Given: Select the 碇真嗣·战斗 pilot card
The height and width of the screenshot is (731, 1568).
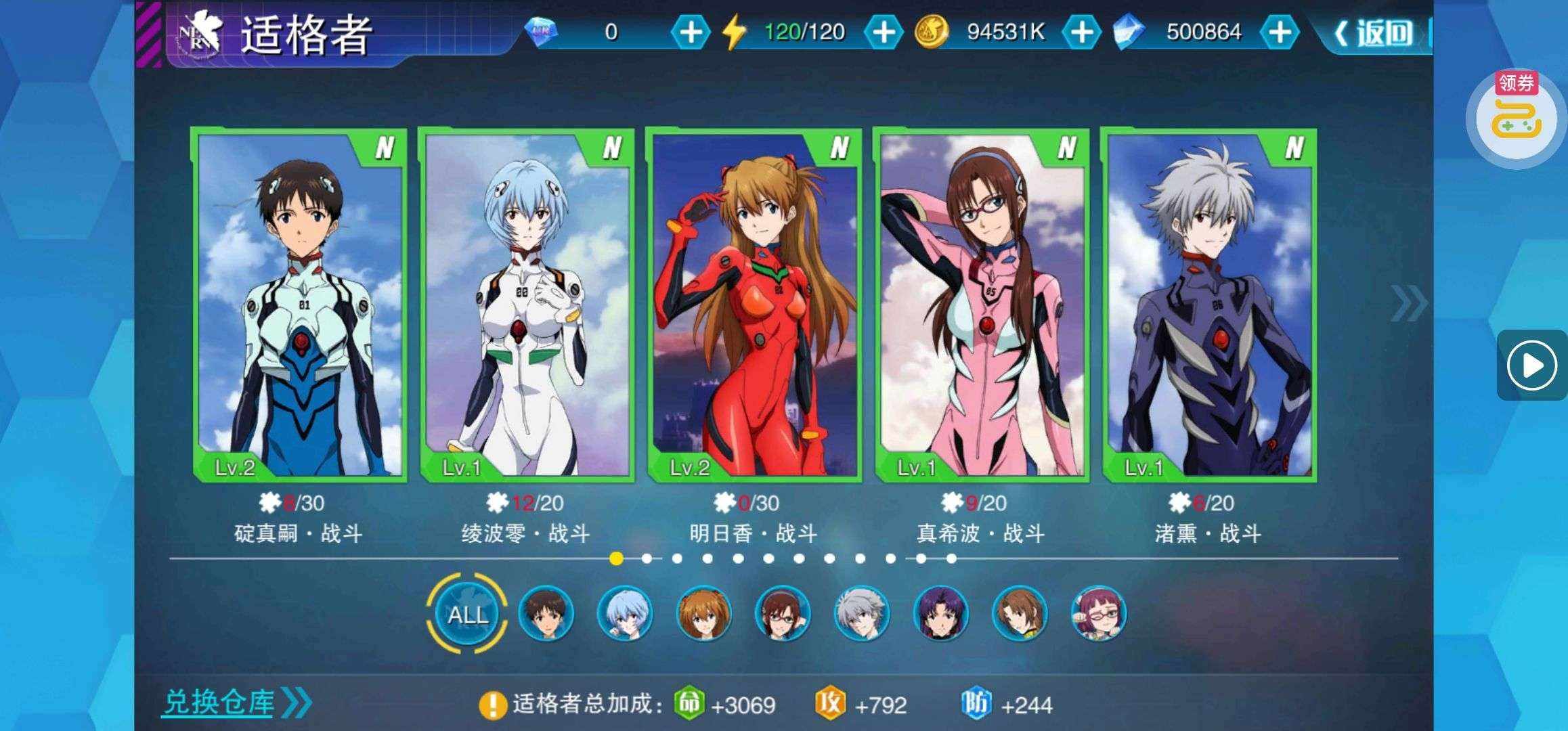Looking at the screenshot, I should (x=299, y=305).
